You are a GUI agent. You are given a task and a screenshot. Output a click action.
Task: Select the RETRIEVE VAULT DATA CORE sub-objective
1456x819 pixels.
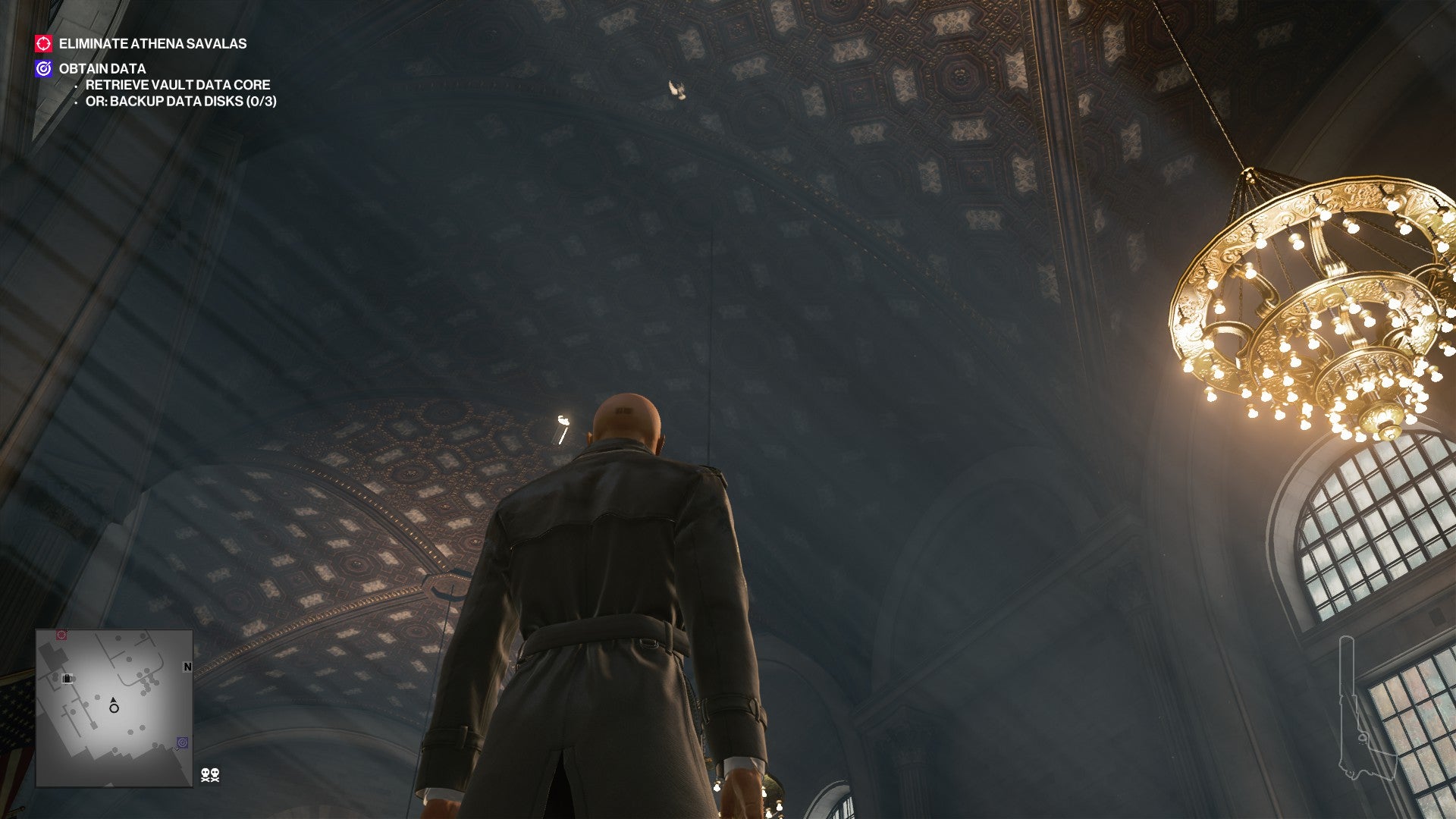[x=178, y=86]
